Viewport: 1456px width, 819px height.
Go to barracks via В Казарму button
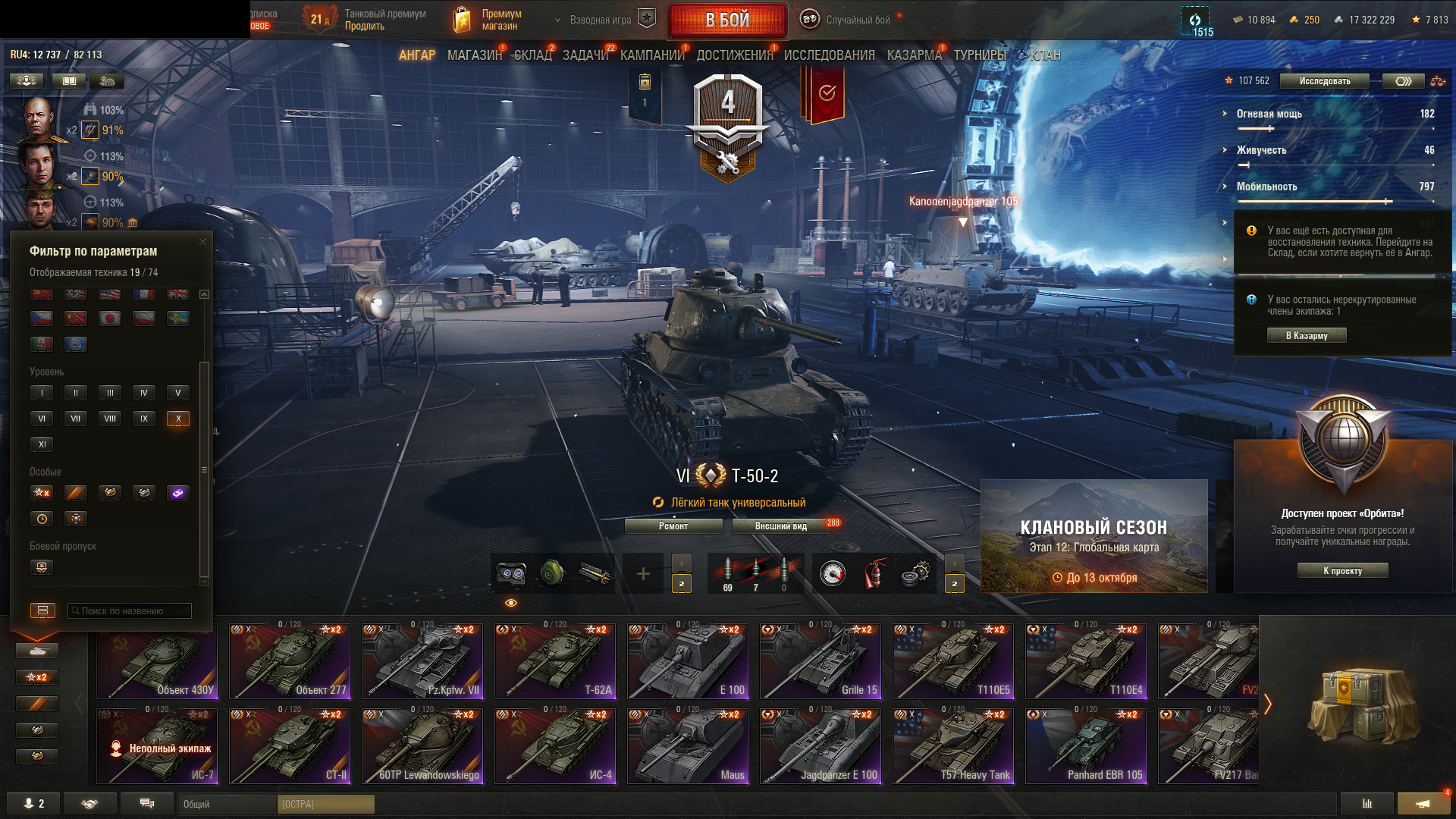1307,336
